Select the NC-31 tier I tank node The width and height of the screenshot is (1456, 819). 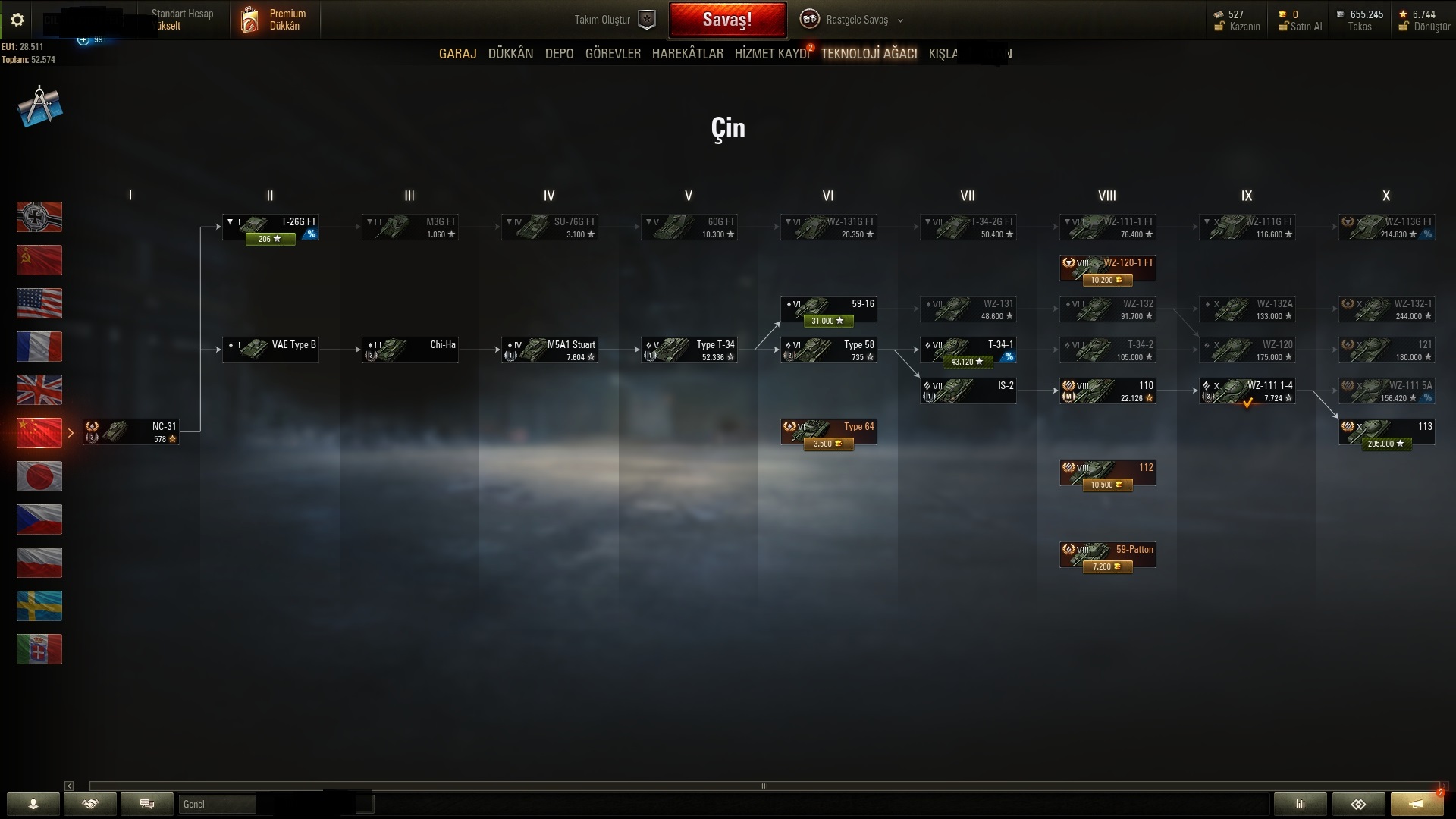pyautogui.click(x=131, y=432)
